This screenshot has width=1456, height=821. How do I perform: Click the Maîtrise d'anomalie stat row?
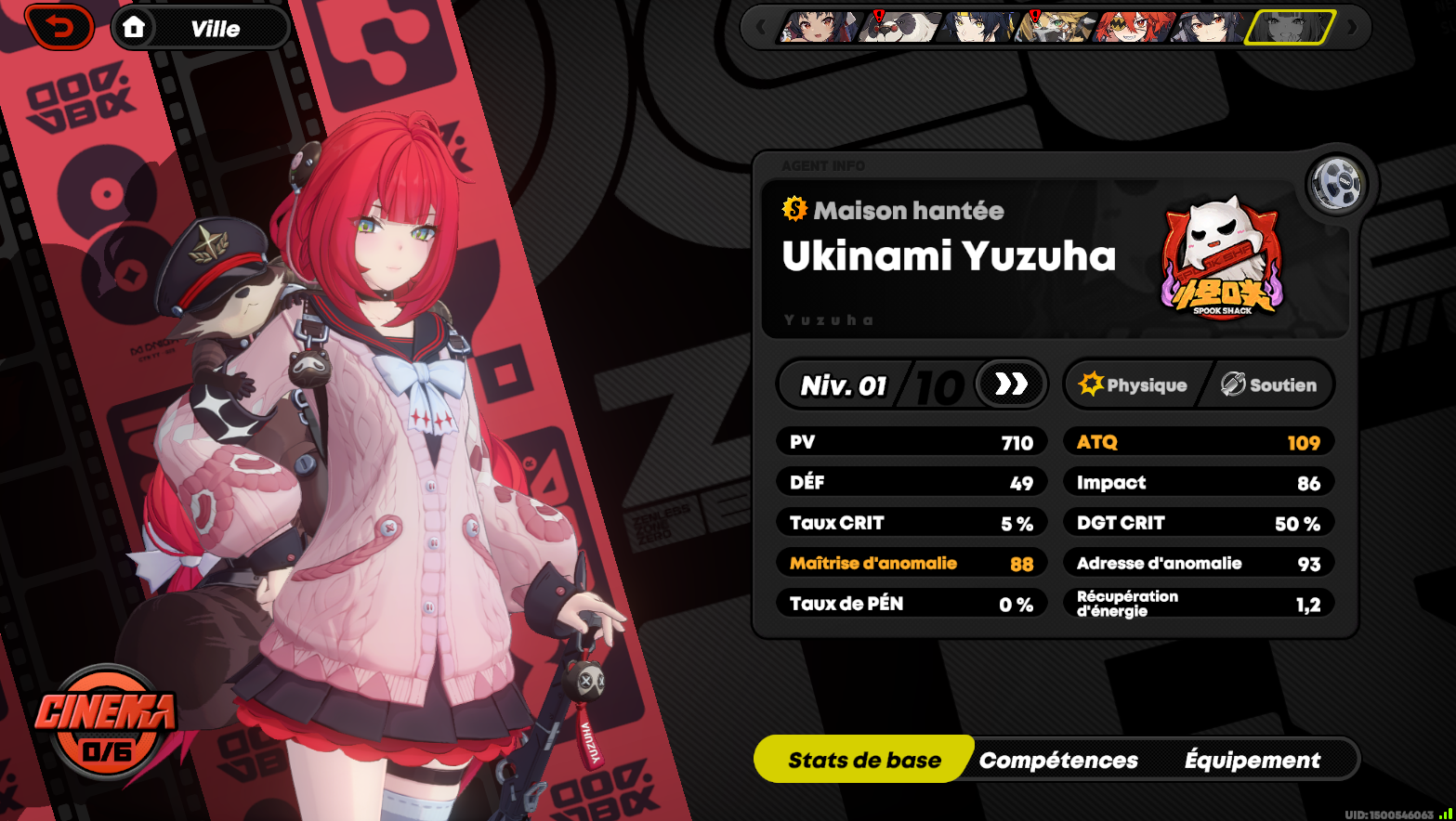click(x=912, y=562)
